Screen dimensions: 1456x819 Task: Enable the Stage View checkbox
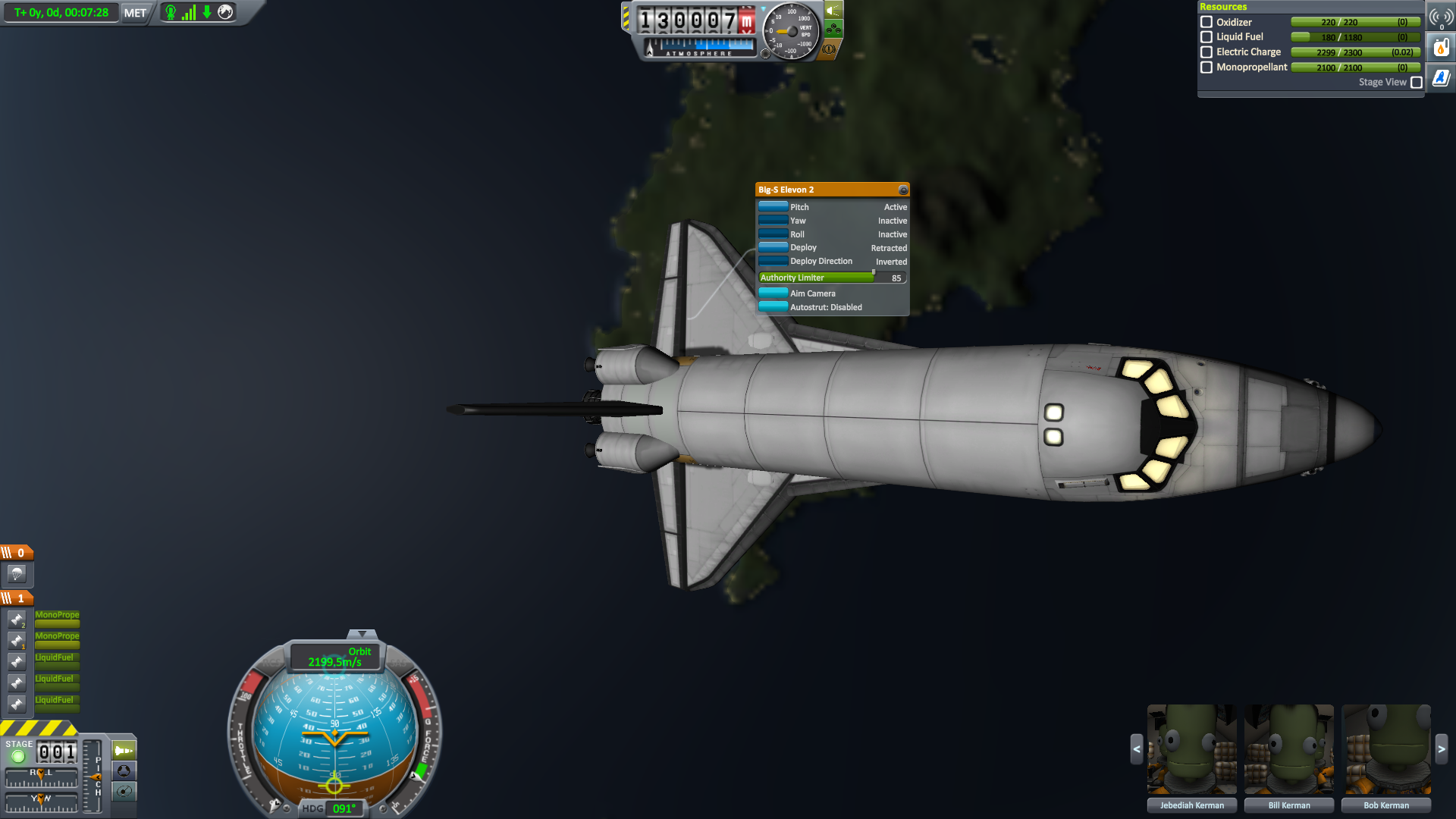[1416, 82]
